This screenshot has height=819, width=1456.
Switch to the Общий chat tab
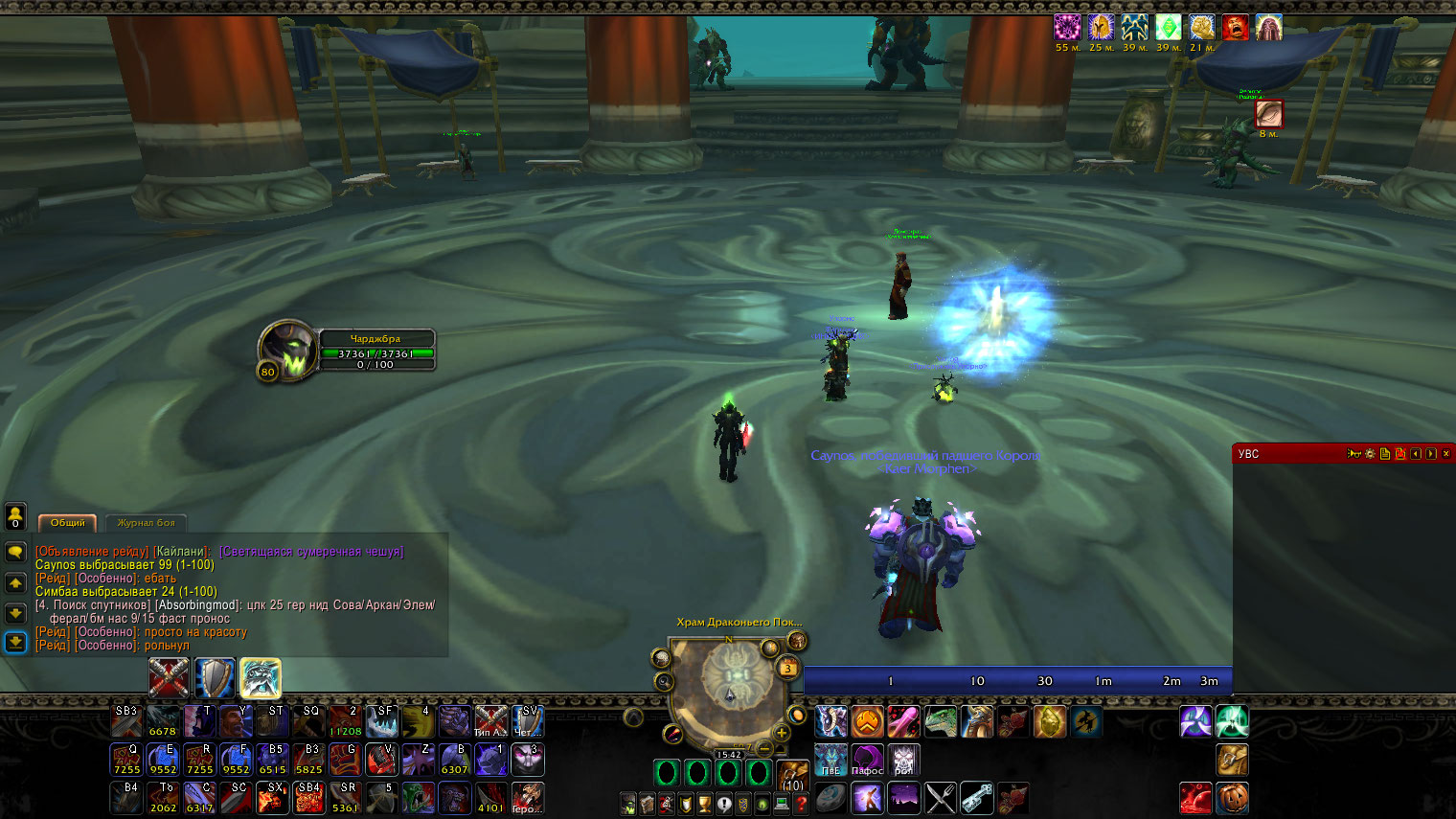click(x=67, y=523)
